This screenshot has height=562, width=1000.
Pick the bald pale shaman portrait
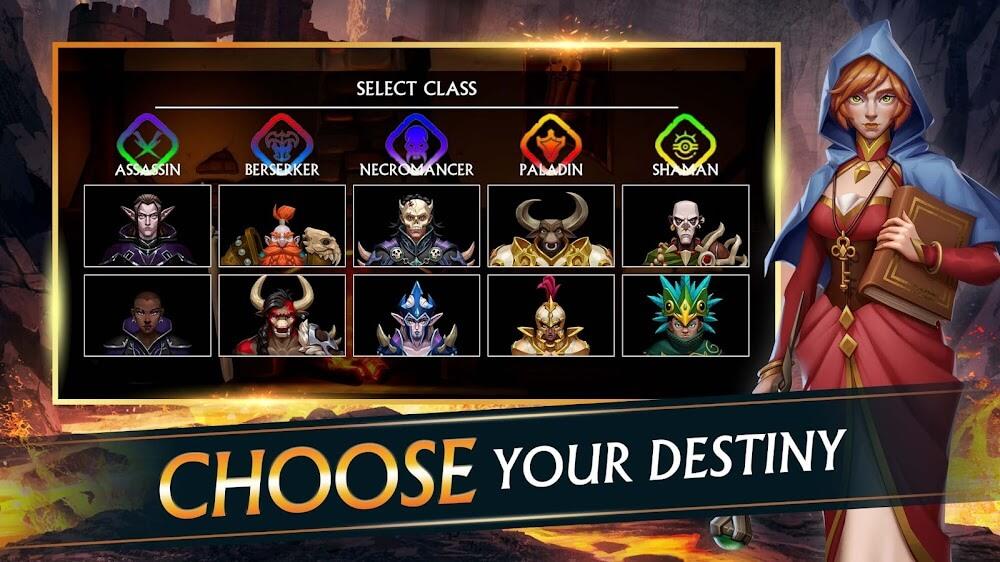pyautogui.click(x=685, y=225)
